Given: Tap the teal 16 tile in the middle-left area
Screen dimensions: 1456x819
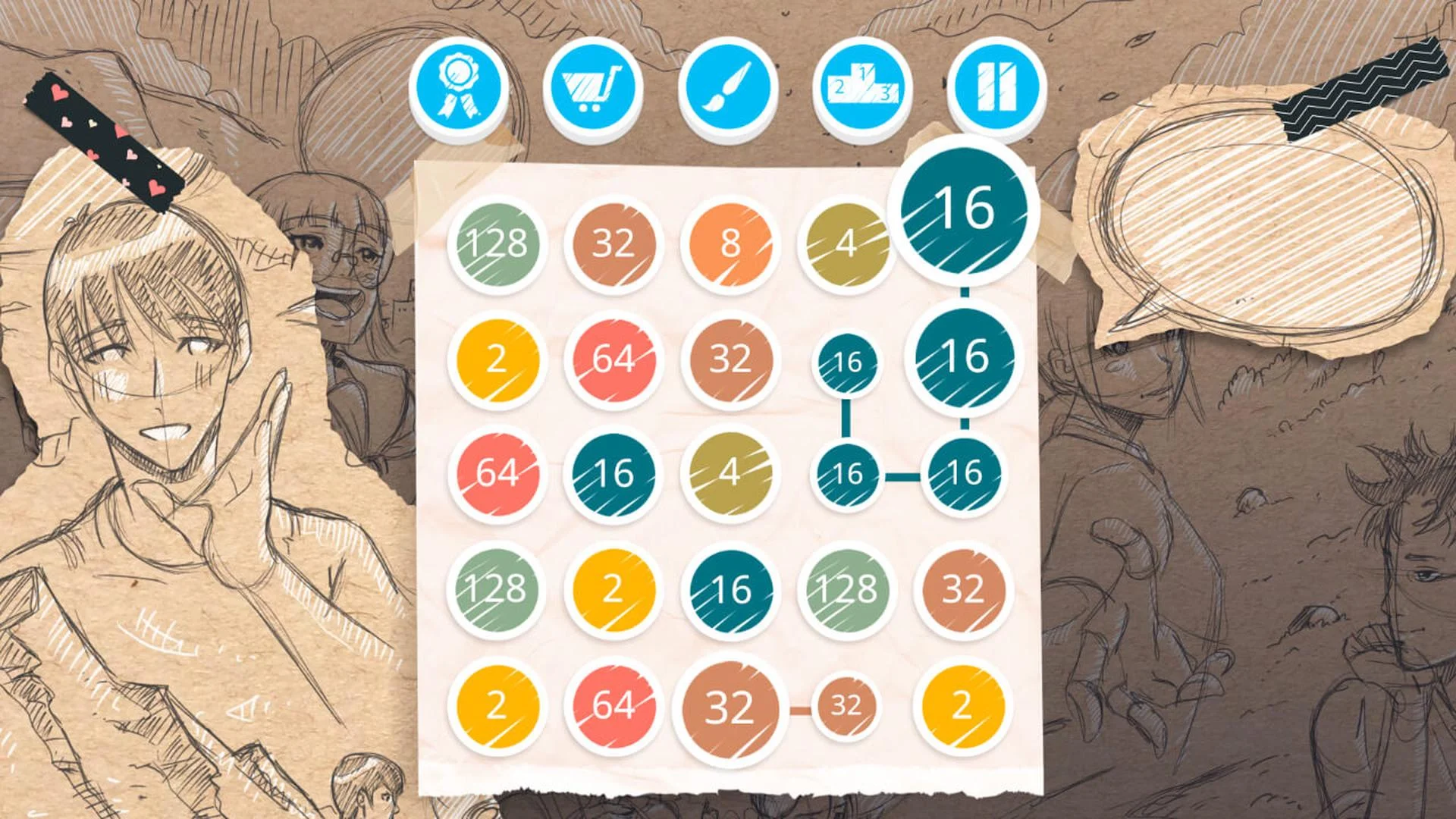Looking at the screenshot, I should 614,474.
